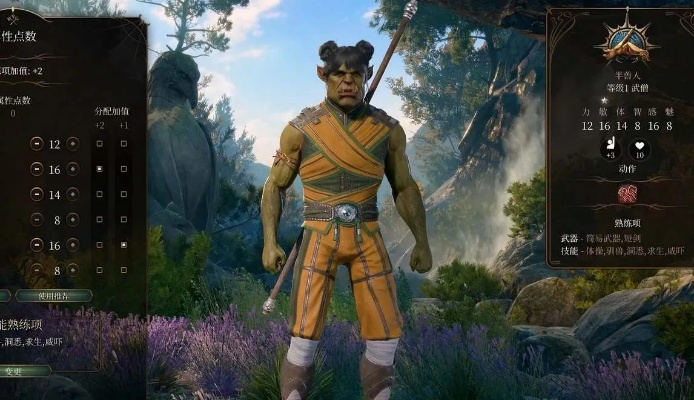Uncheck the ticked +2 bonus checkbox
Screen dimensions: 694x400
point(99,169)
